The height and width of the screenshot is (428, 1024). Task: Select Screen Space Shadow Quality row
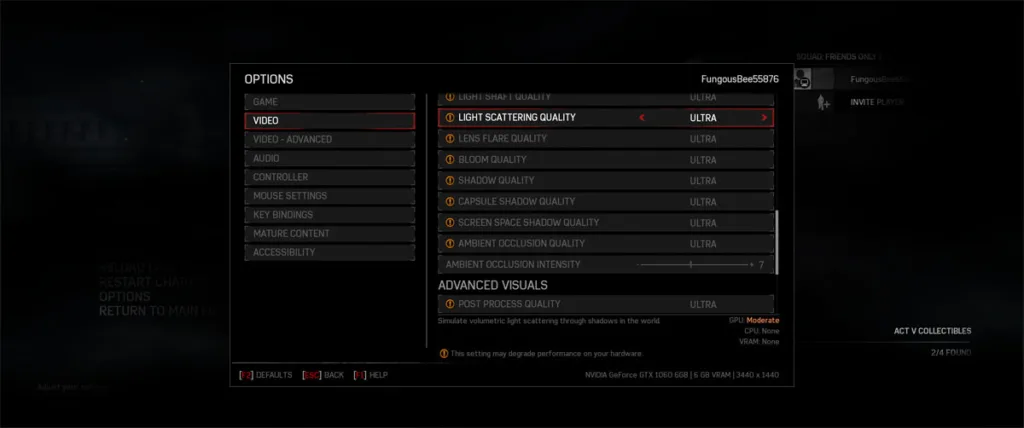(605, 223)
